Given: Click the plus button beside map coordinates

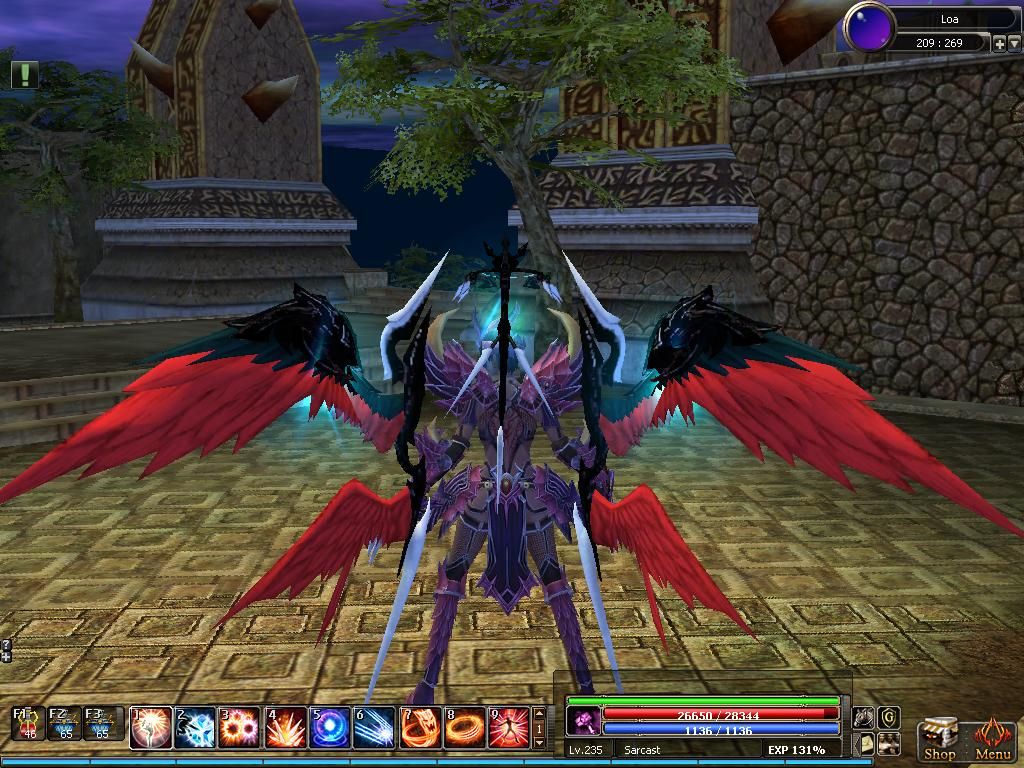Looking at the screenshot, I should [998, 43].
